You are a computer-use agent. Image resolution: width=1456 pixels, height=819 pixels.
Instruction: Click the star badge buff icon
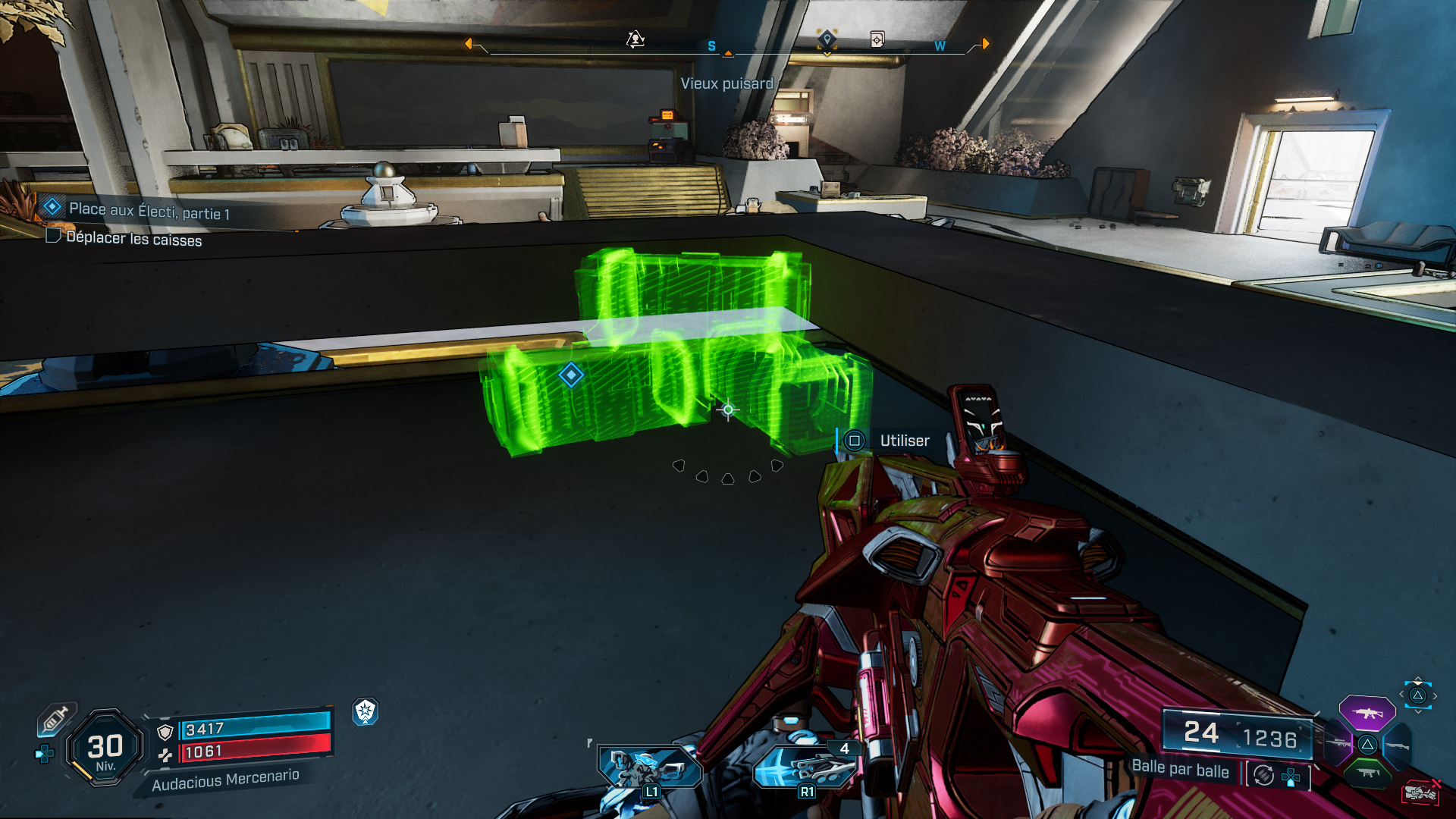(x=366, y=711)
